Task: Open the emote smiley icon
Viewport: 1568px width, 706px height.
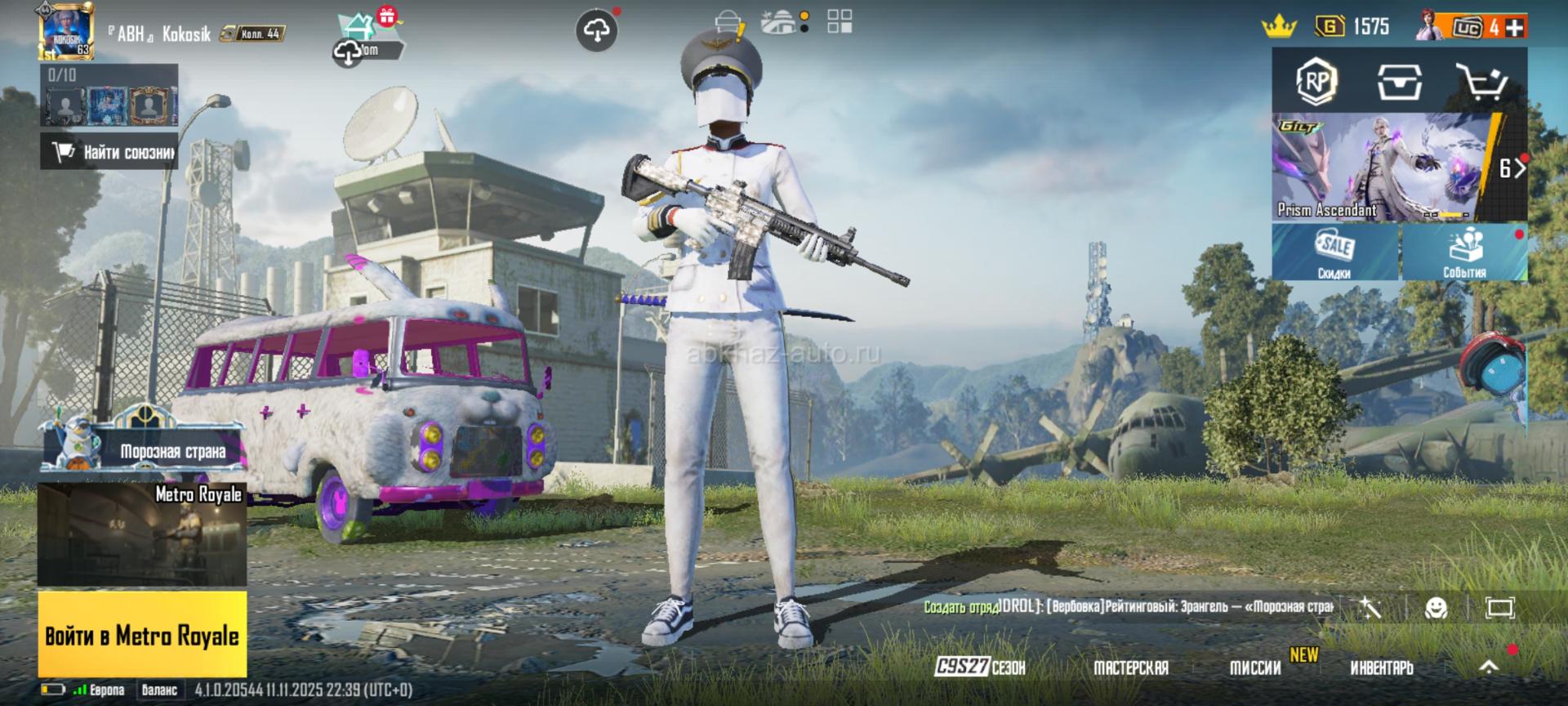Action: point(1436,607)
